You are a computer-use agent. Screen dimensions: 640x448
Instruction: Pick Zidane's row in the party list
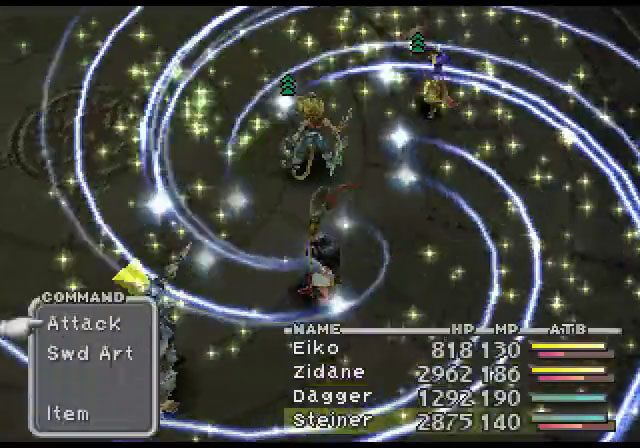click(326, 372)
